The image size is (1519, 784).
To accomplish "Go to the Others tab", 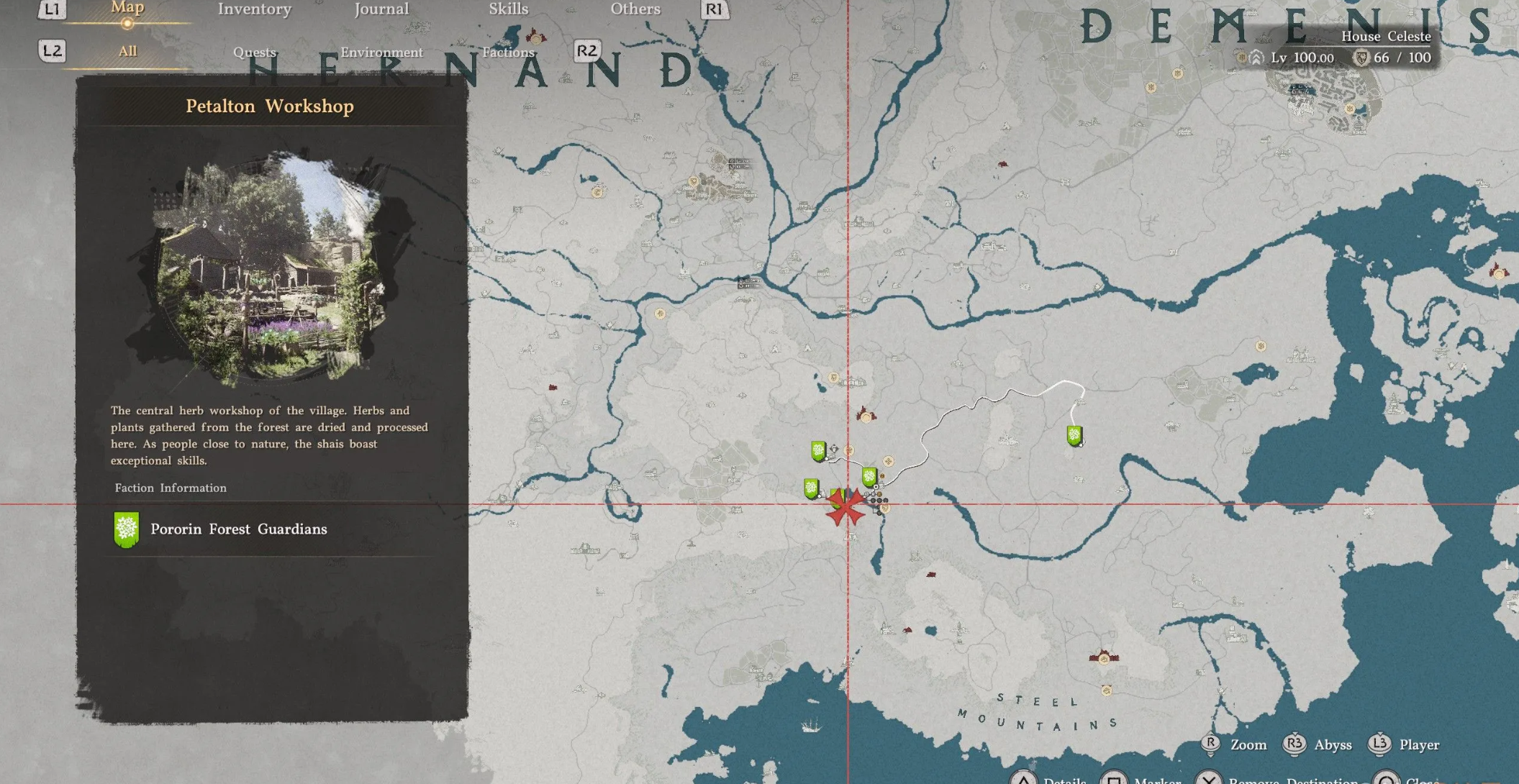I will coord(635,9).
